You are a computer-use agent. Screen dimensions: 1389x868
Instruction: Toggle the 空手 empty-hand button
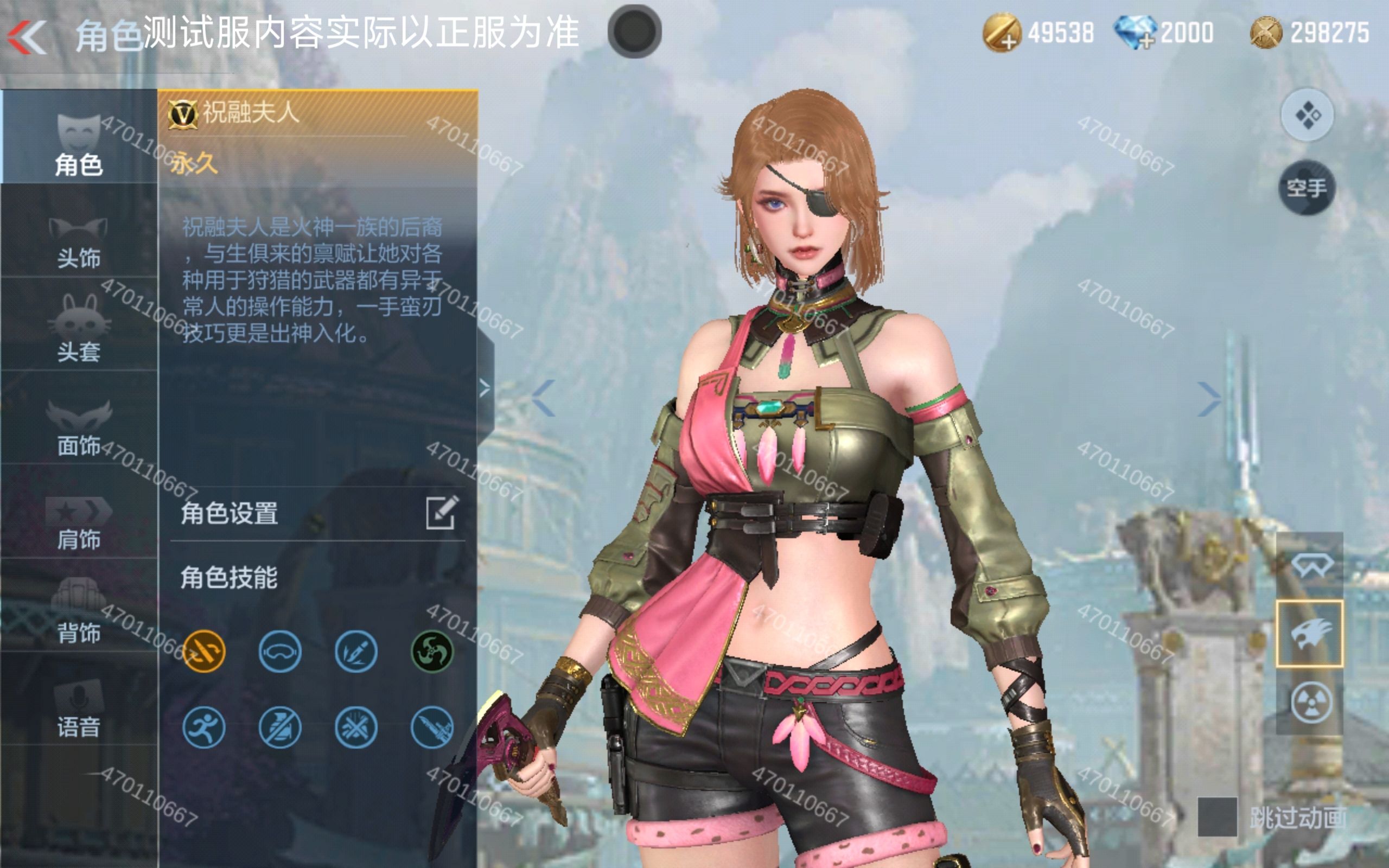[x=1307, y=188]
